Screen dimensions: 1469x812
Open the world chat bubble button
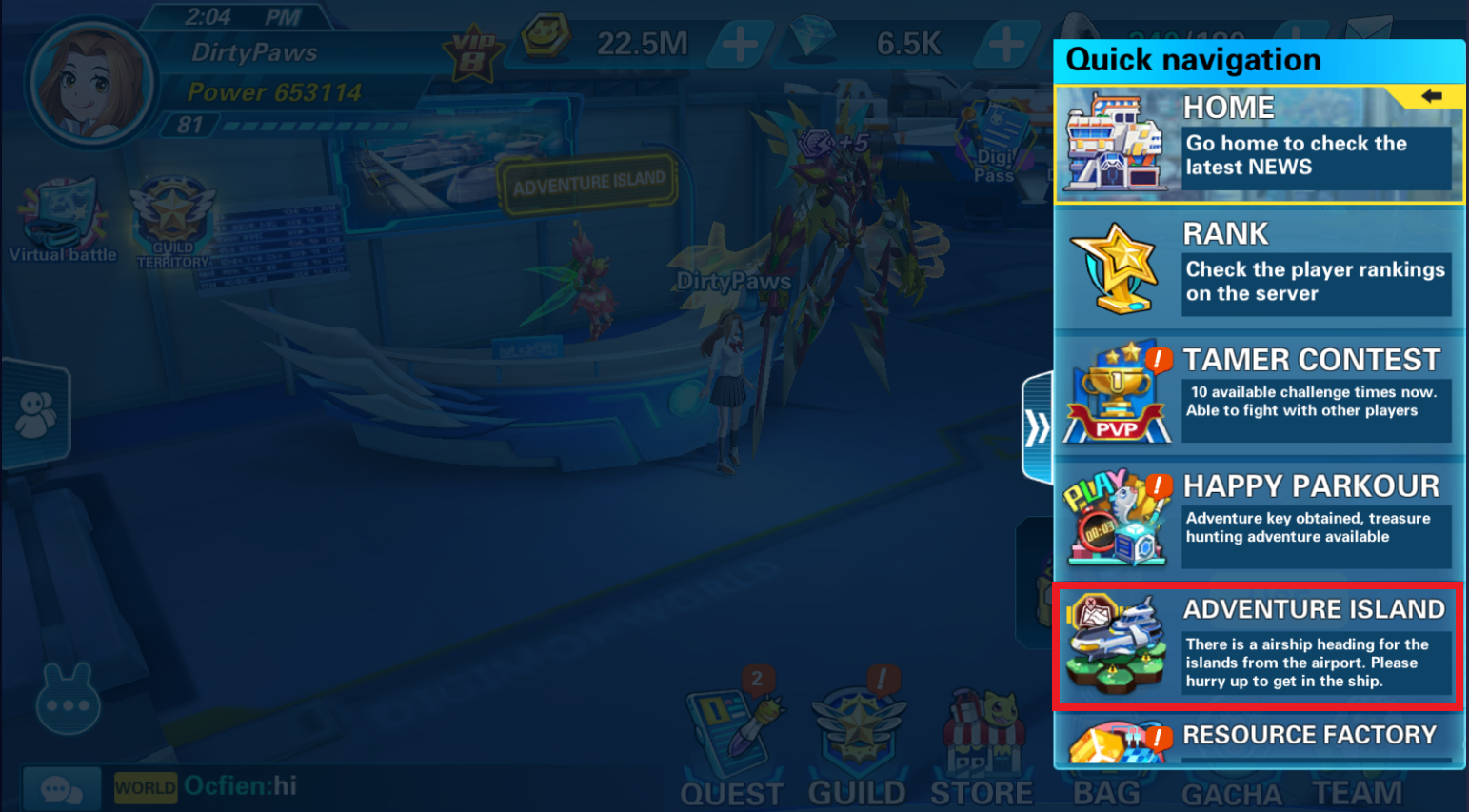point(61,788)
